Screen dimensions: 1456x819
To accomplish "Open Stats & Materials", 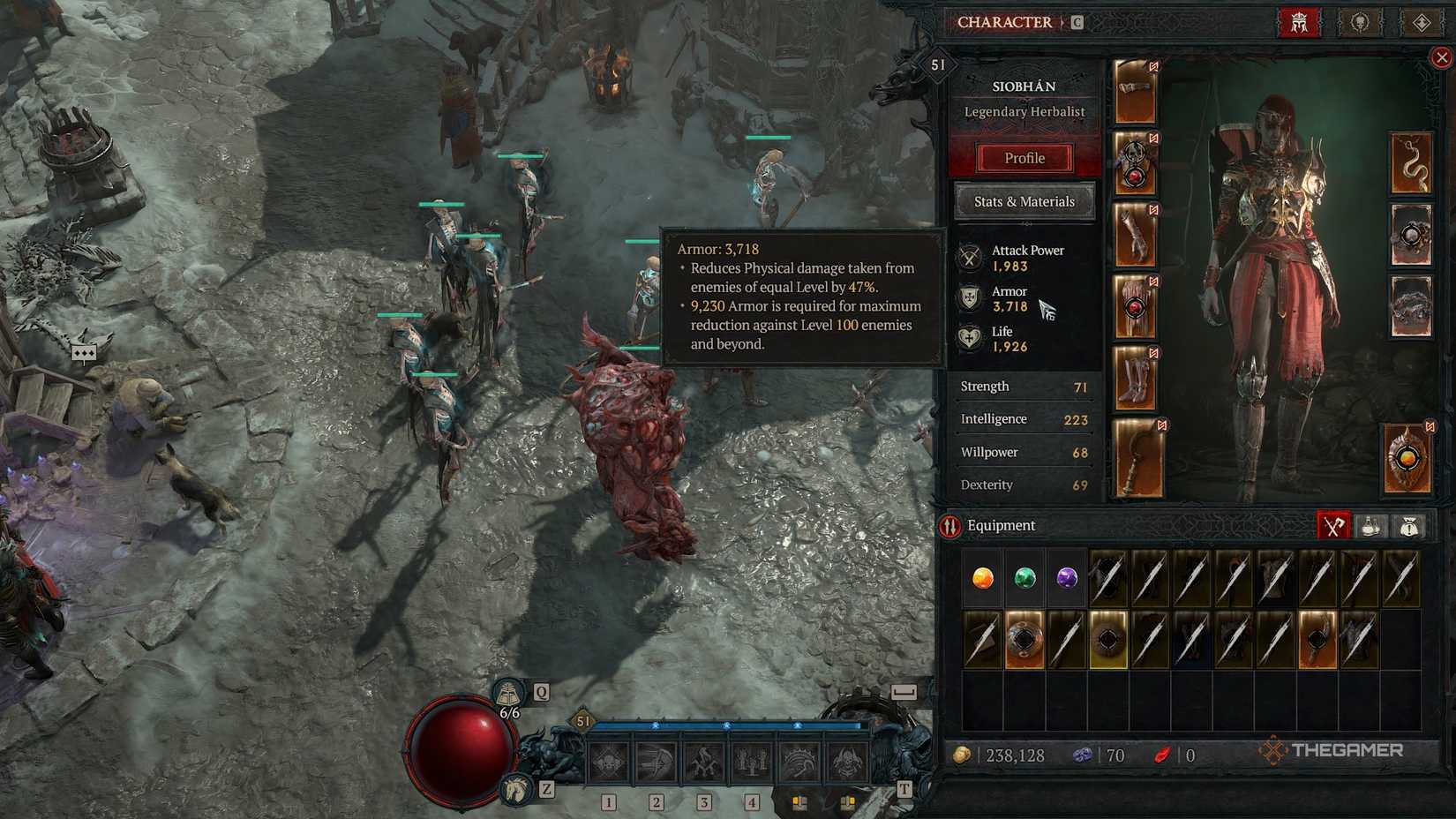I will pos(1024,201).
